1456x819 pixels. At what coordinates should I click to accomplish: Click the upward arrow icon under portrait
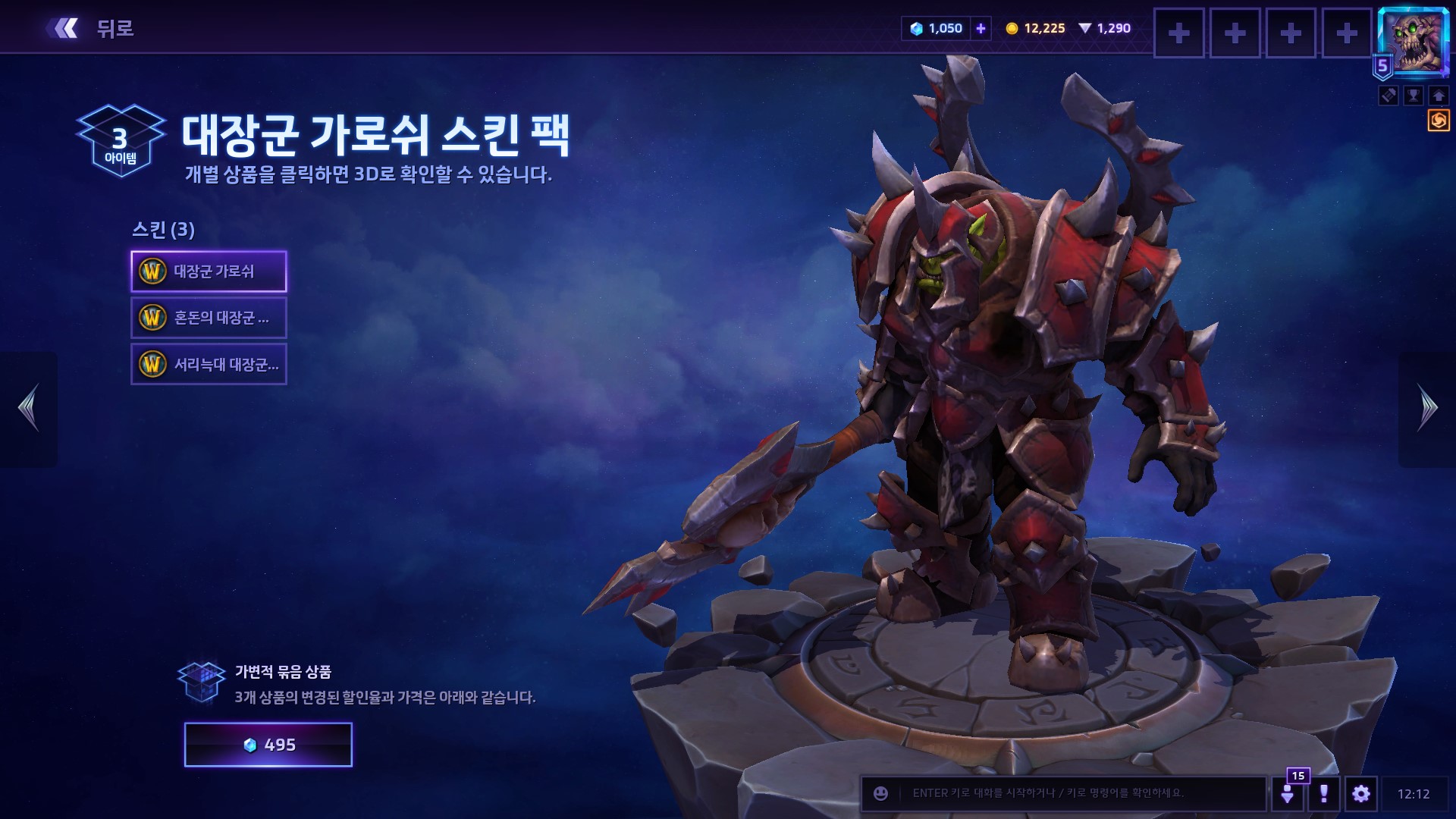pos(1439,96)
